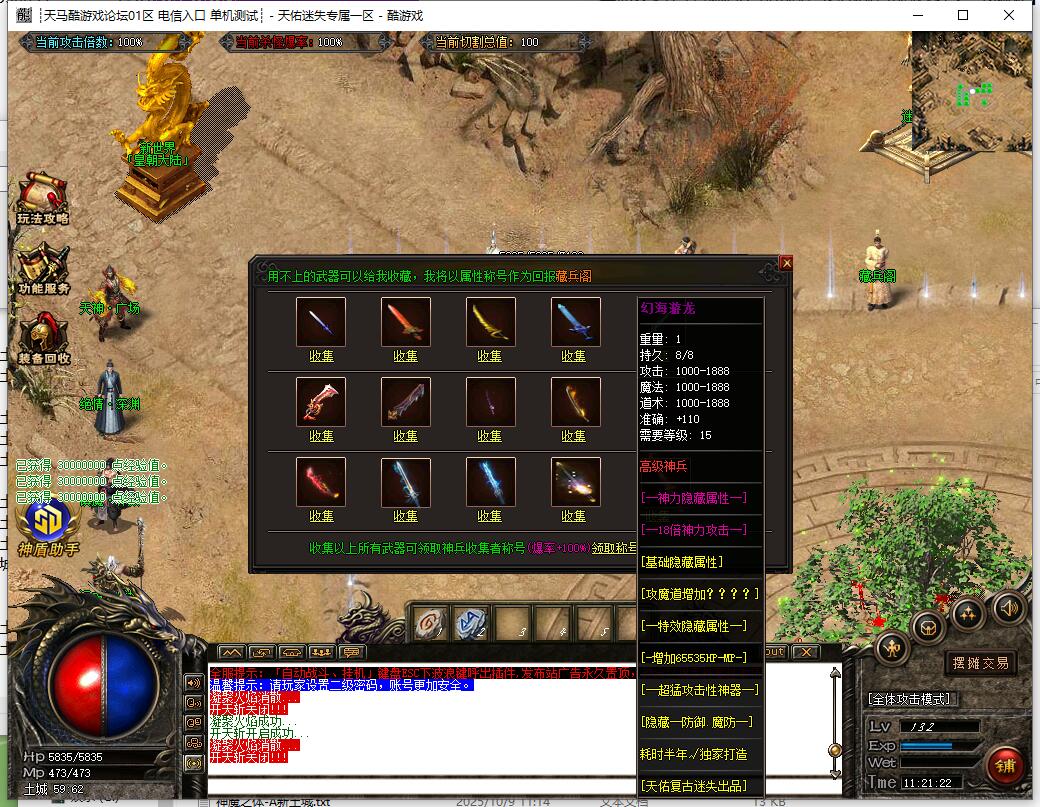Toggle the 全体攻击模式 attack mode

pos(910,698)
